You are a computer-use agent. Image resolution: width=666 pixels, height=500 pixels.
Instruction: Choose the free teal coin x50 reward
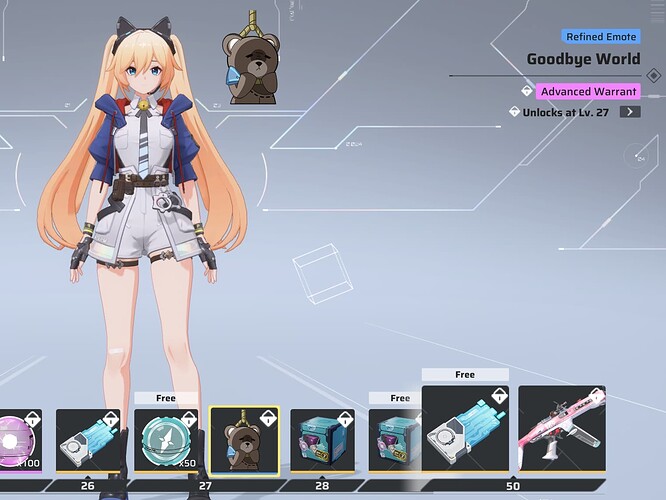coord(166,439)
